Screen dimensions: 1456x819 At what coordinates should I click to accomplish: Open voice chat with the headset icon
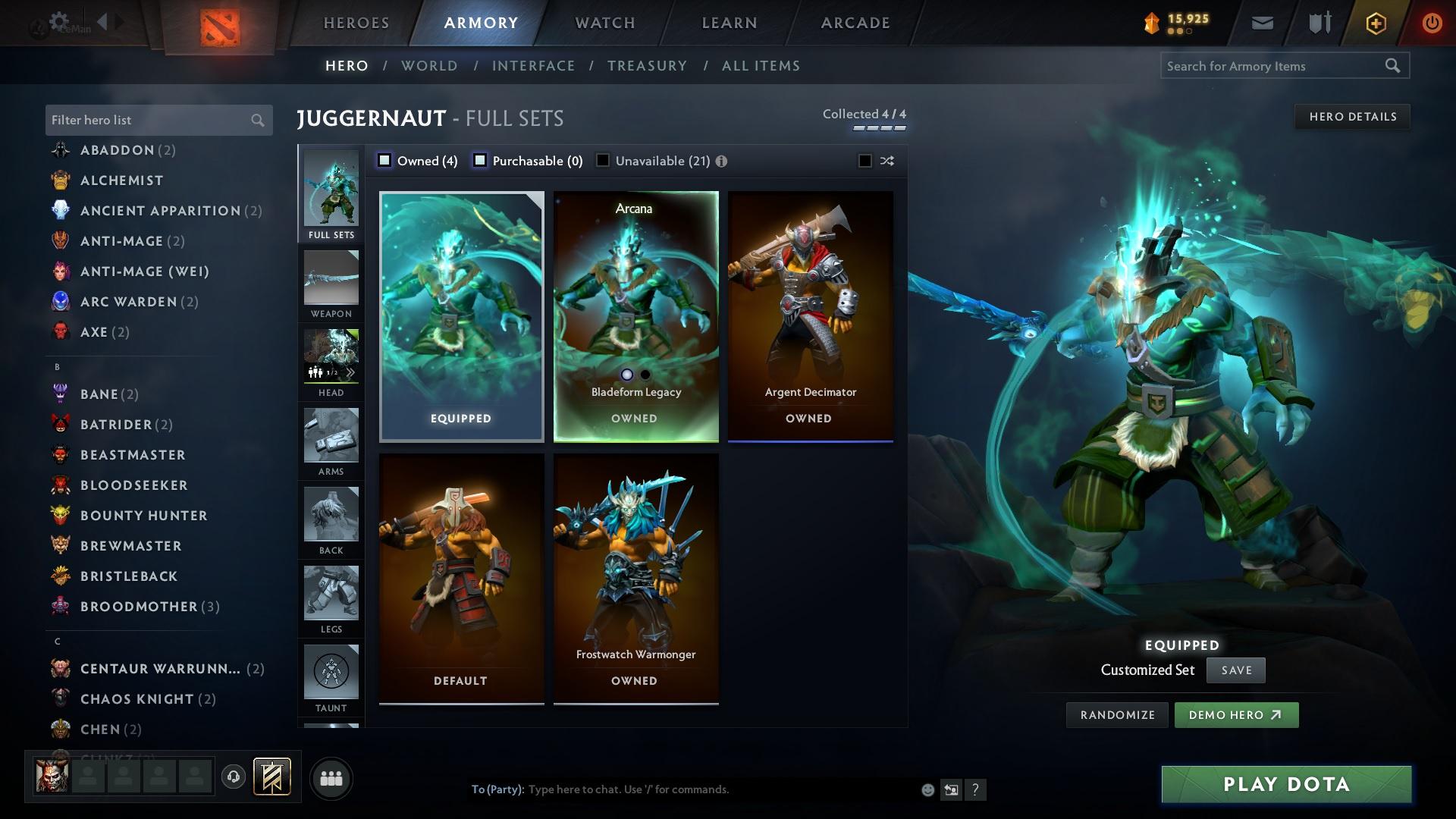(233, 778)
